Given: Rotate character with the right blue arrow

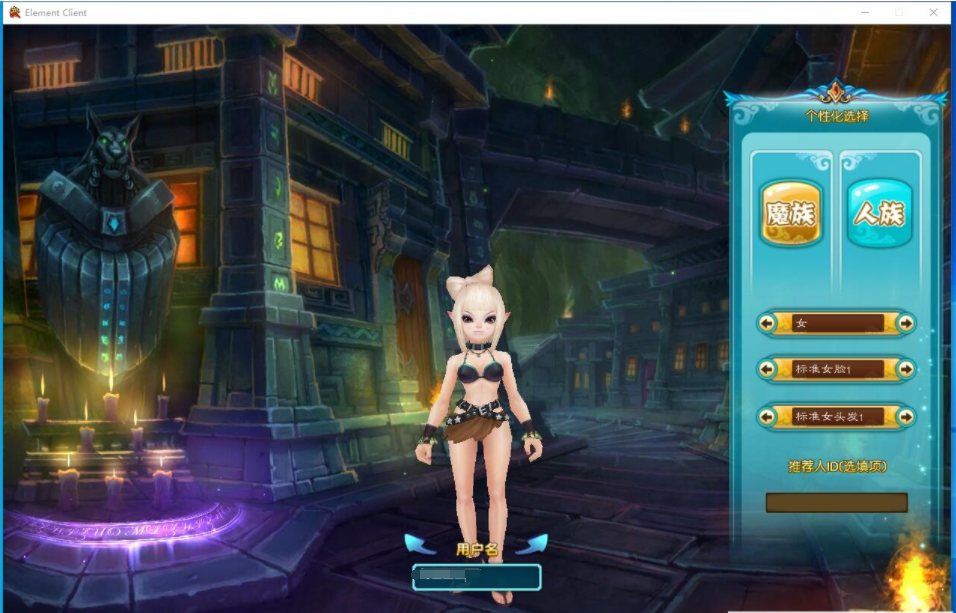Looking at the screenshot, I should pyautogui.click(x=531, y=544).
